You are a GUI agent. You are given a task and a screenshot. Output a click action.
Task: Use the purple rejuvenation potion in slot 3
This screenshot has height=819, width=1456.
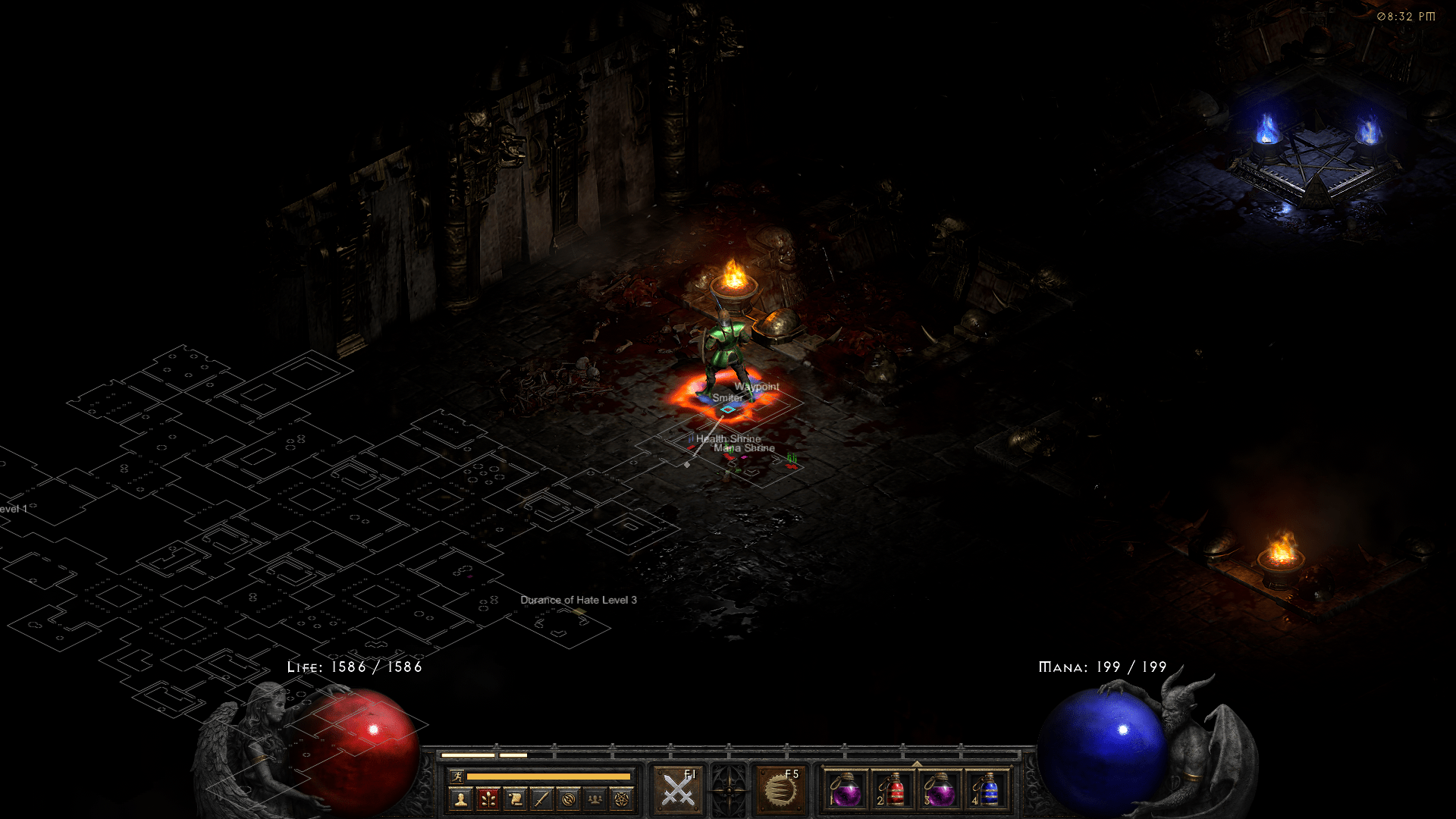point(940,790)
